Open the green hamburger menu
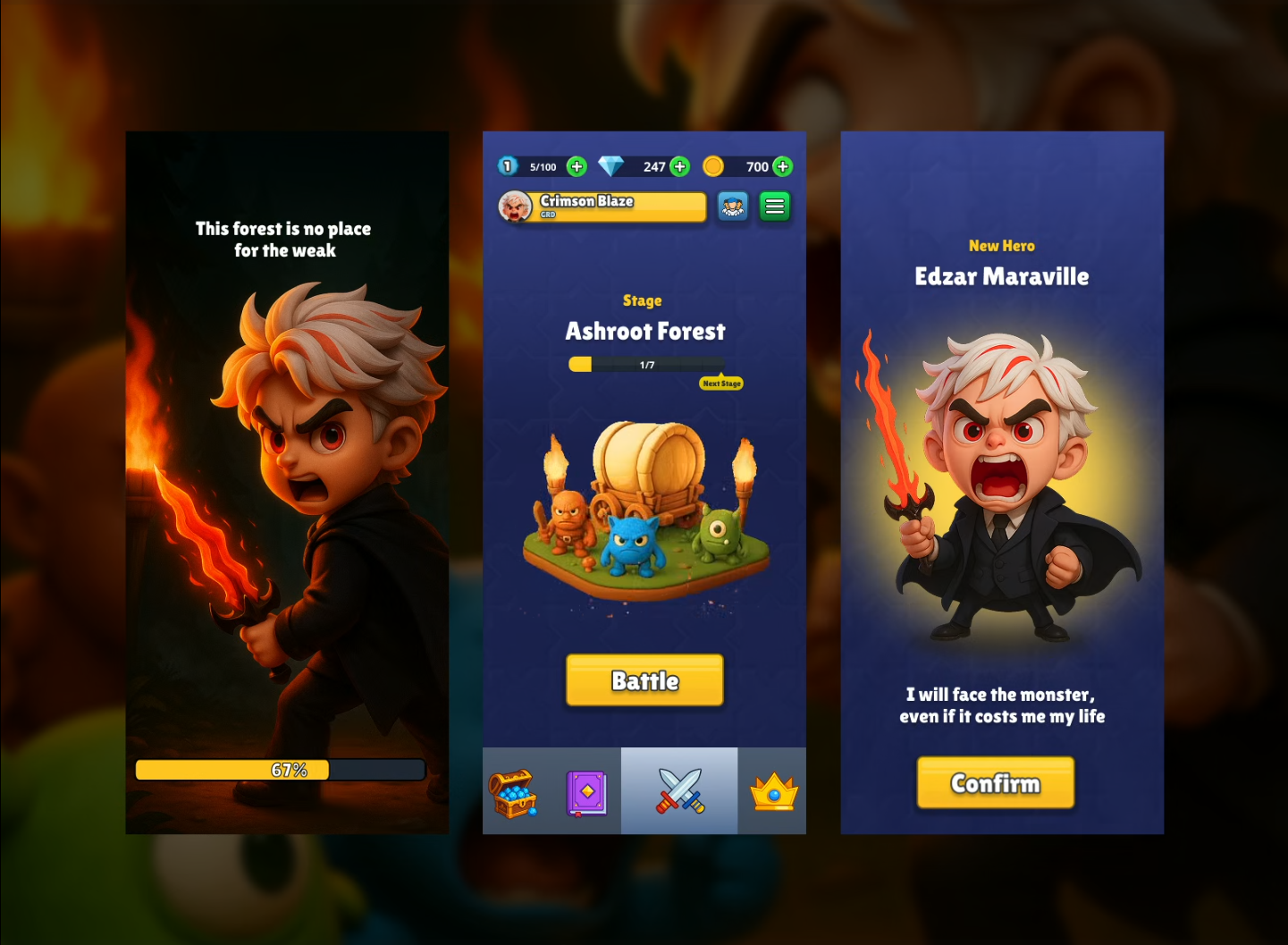The image size is (1288, 945). click(774, 207)
